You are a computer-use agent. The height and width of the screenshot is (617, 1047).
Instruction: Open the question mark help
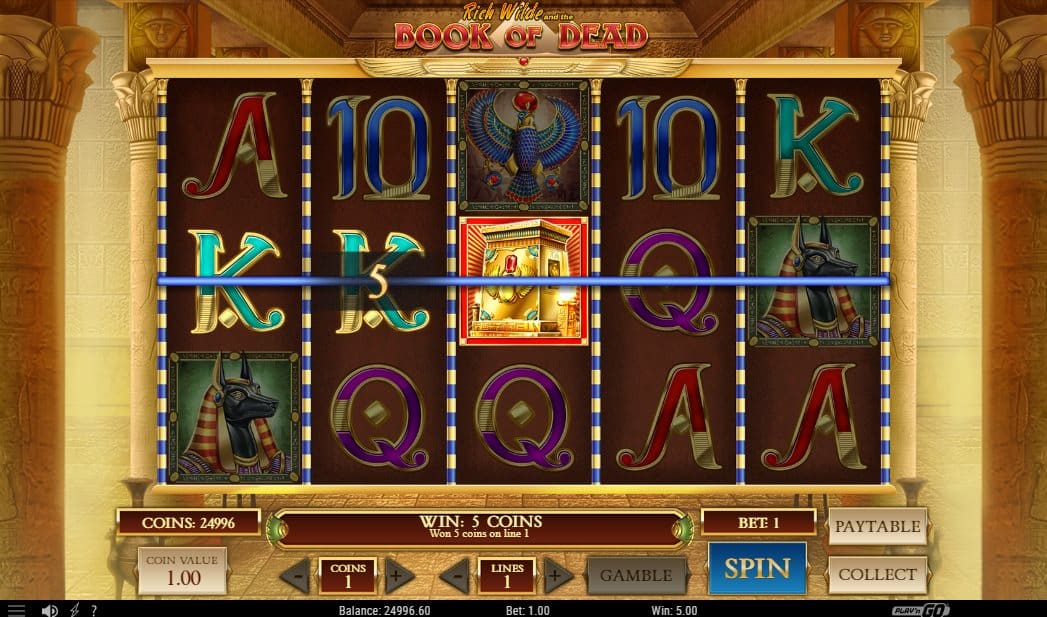pos(93,609)
